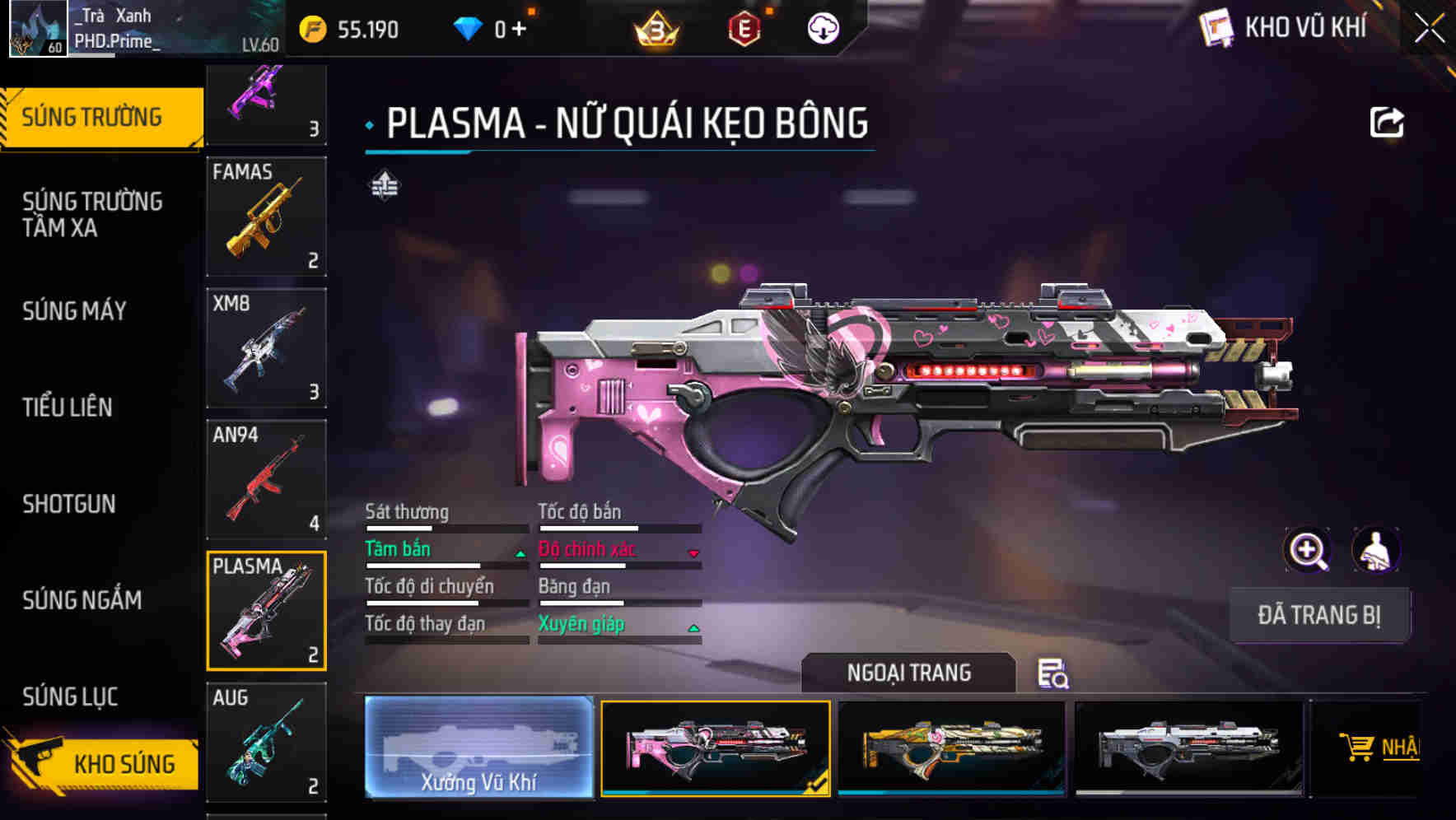Pick the AUG weapon tile
This screenshot has width=1456, height=820.
pos(266,742)
